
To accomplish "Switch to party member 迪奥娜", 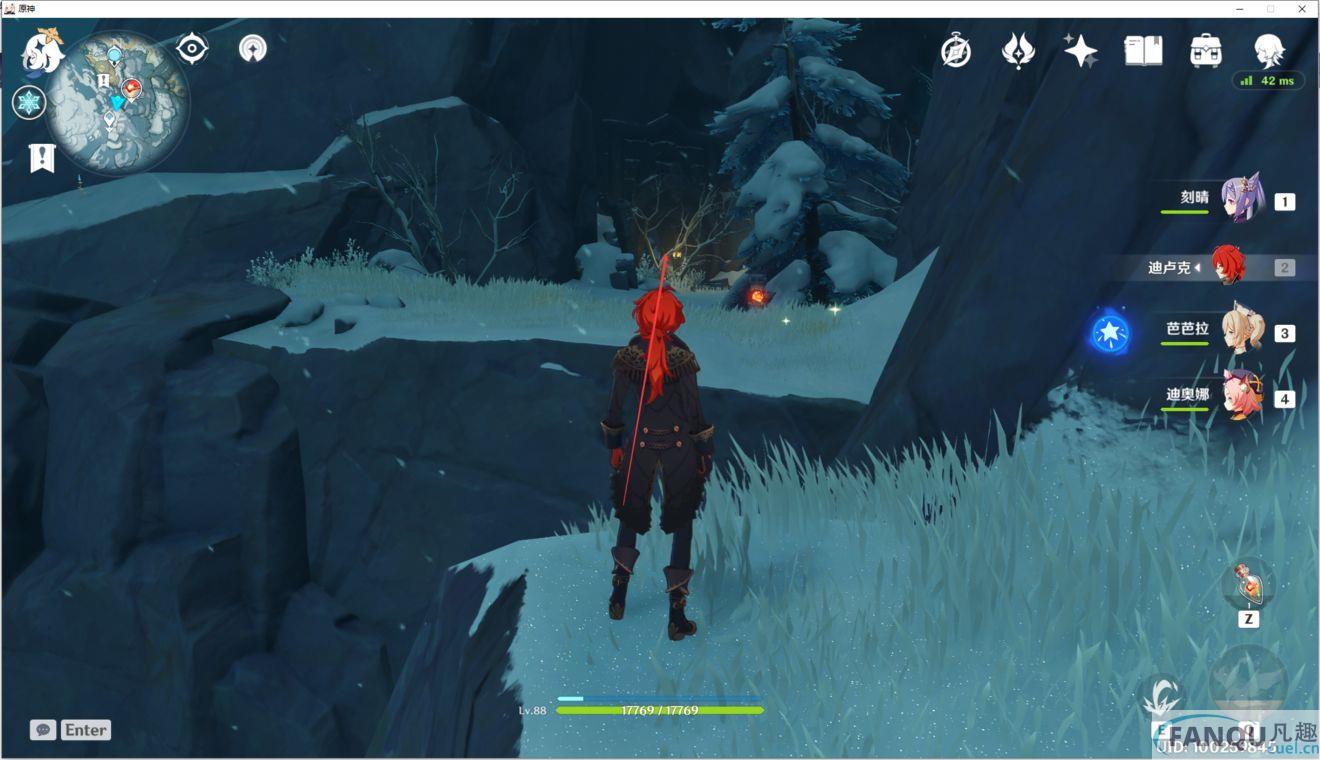I will [x=1242, y=396].
